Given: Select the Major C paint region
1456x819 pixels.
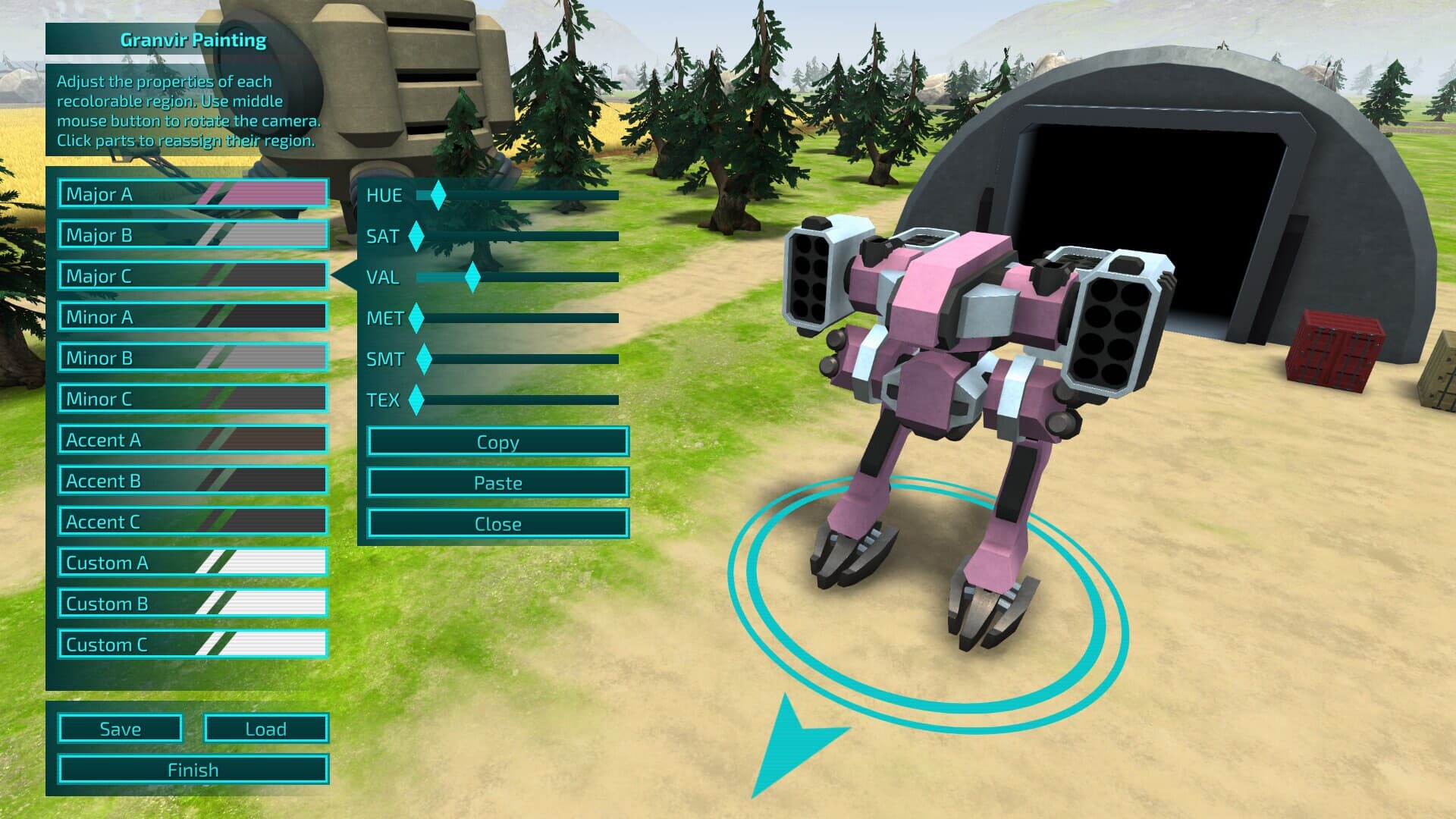Looking at the screenshot, I should tap(193, 276).
